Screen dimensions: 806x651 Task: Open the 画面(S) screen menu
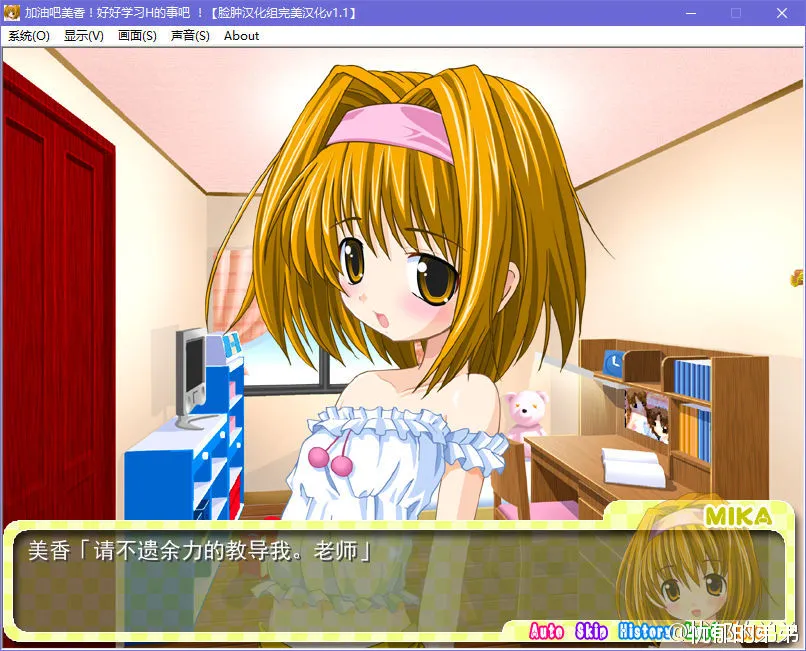pos(137,36)
